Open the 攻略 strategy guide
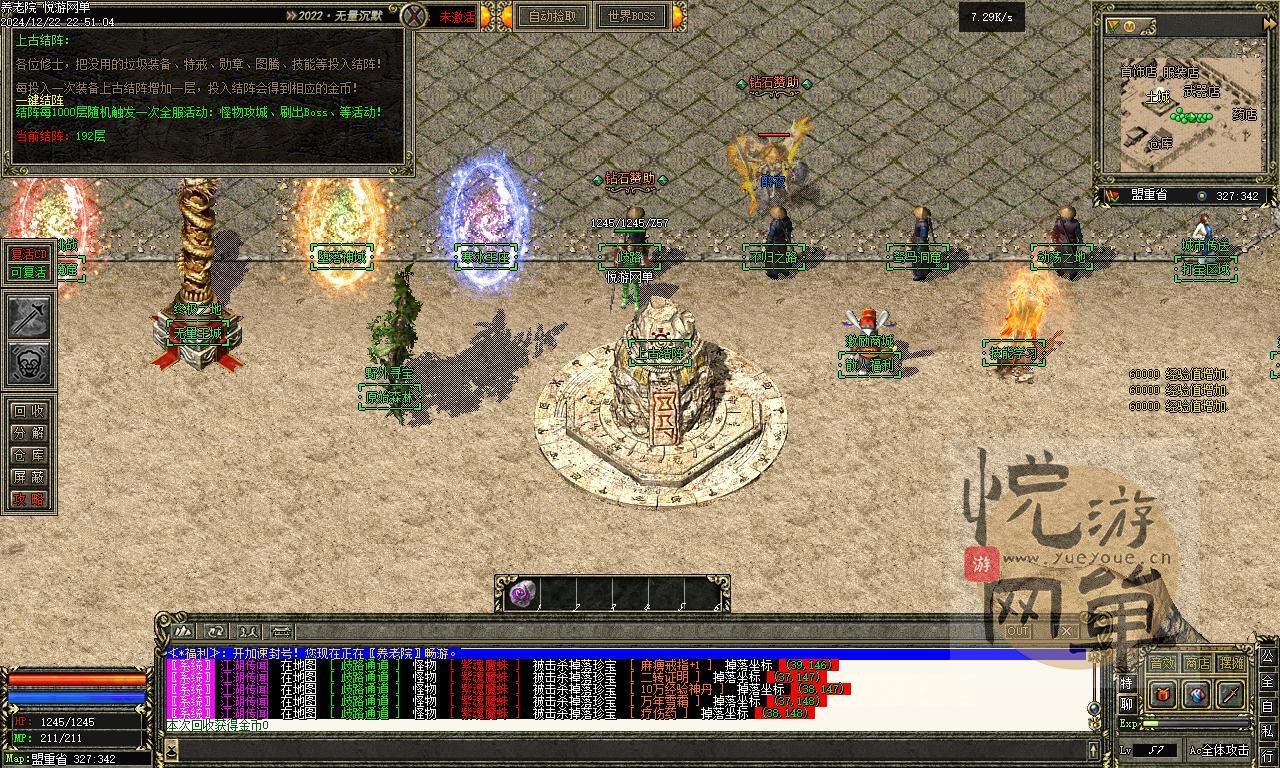The width and height of the screenshot is (1280, 768). pos(29,499)
